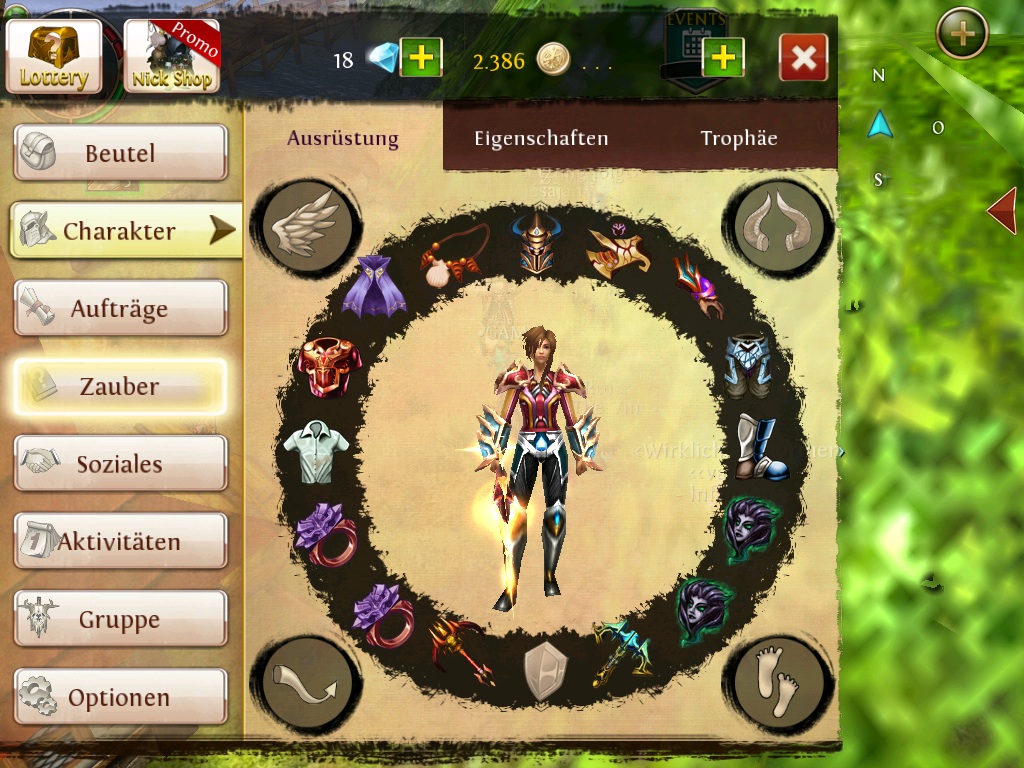Show the Gruppe menu
Screen dimensions: 1024x768
120,620
